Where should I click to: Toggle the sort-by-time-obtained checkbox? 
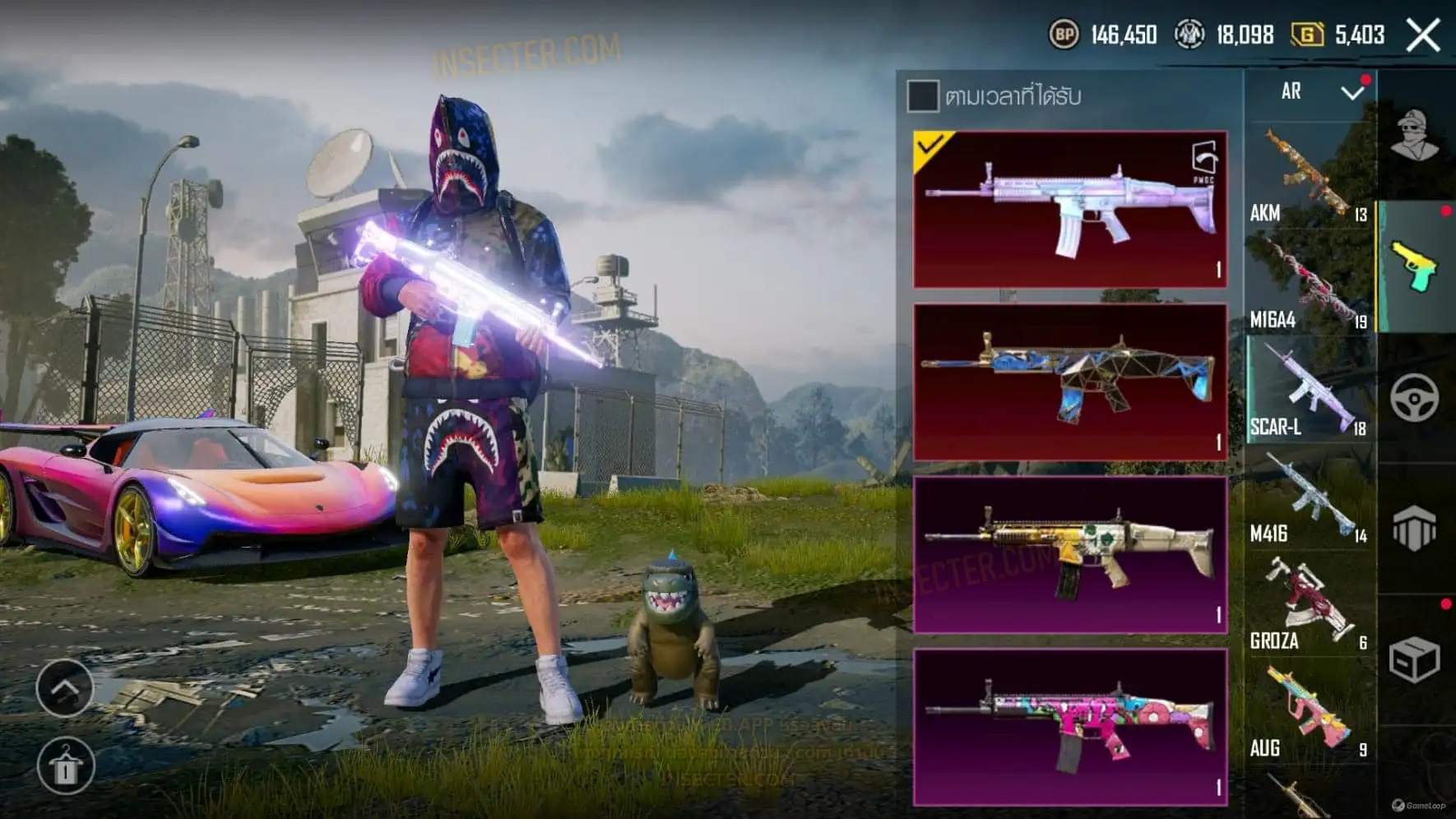point(922,96)
